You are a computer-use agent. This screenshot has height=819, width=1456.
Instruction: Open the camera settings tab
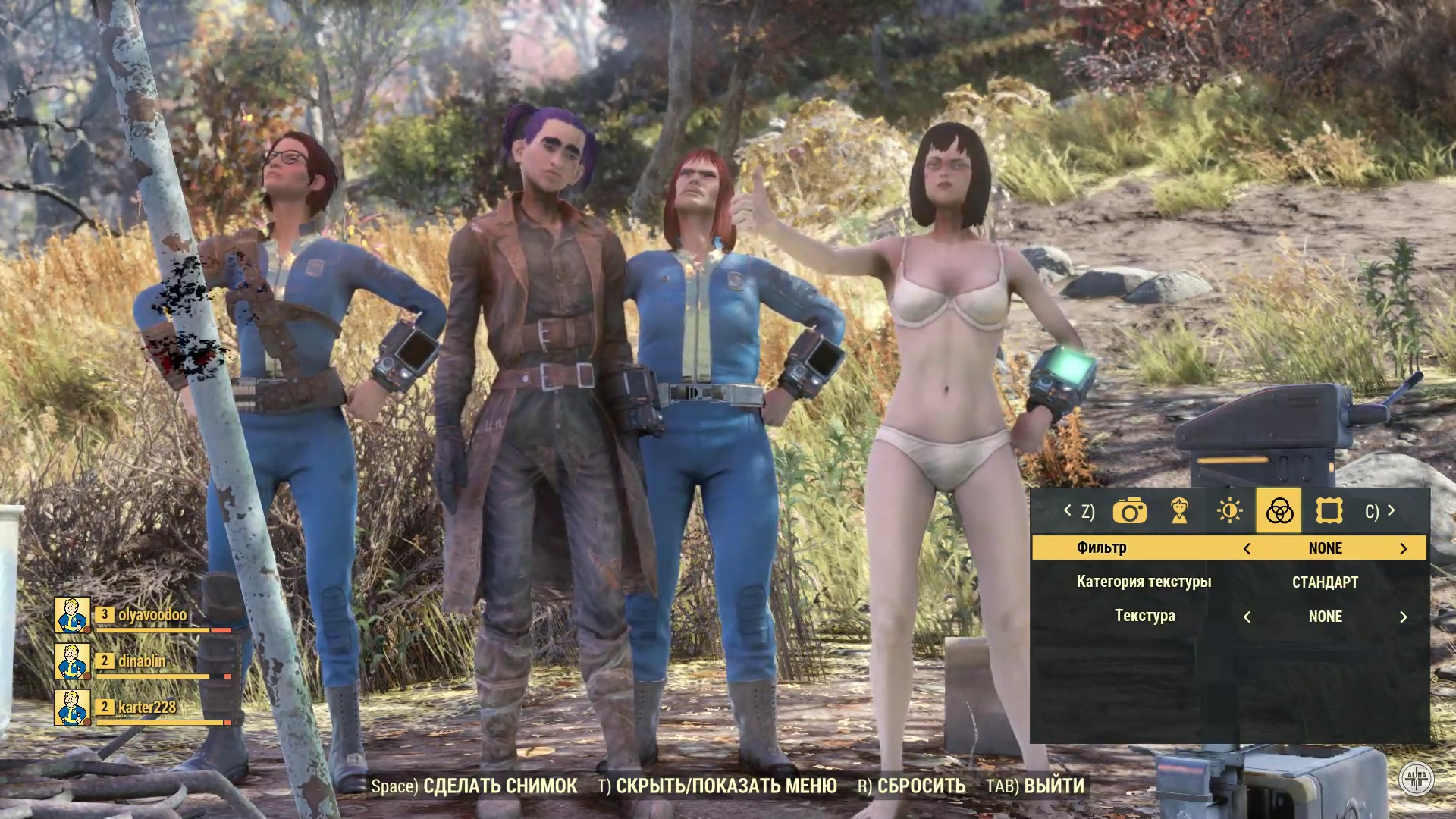(x=1129, y=512)
